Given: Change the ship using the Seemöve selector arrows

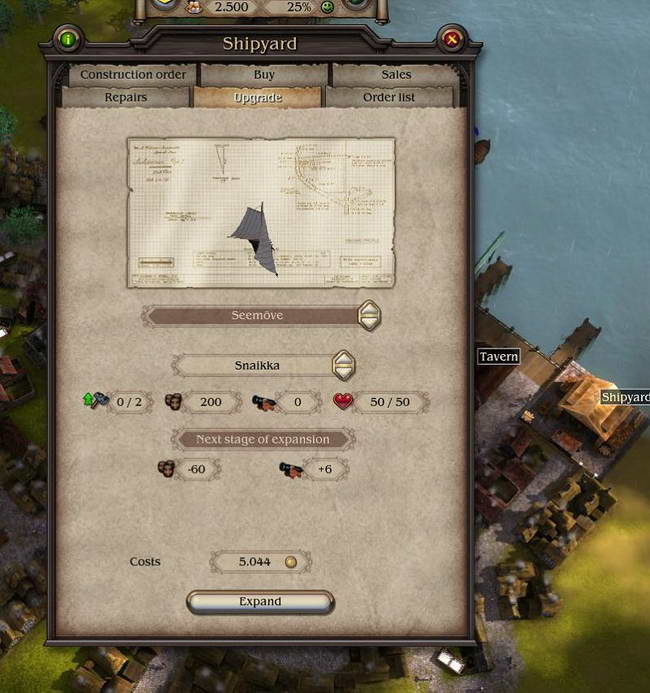Looking at the screenshot, I should pos(369,315).
